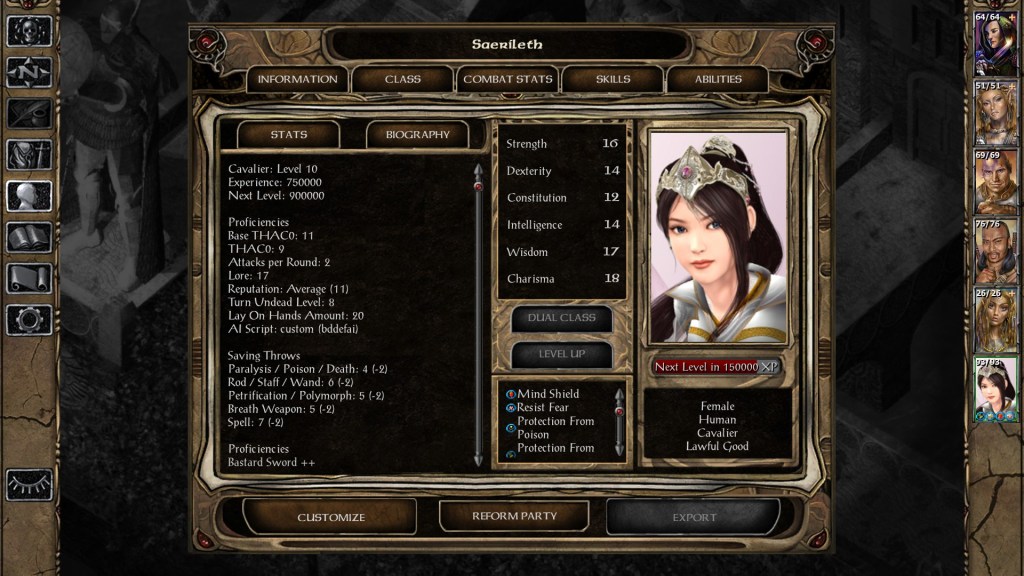Open the Biography sub-tab

click(417, 134)
